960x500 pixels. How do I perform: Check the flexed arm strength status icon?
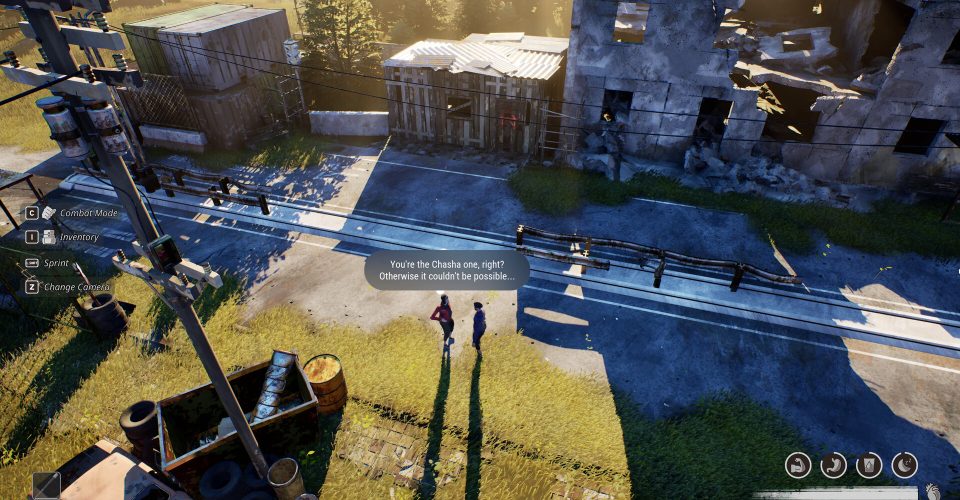click(798, 465)
